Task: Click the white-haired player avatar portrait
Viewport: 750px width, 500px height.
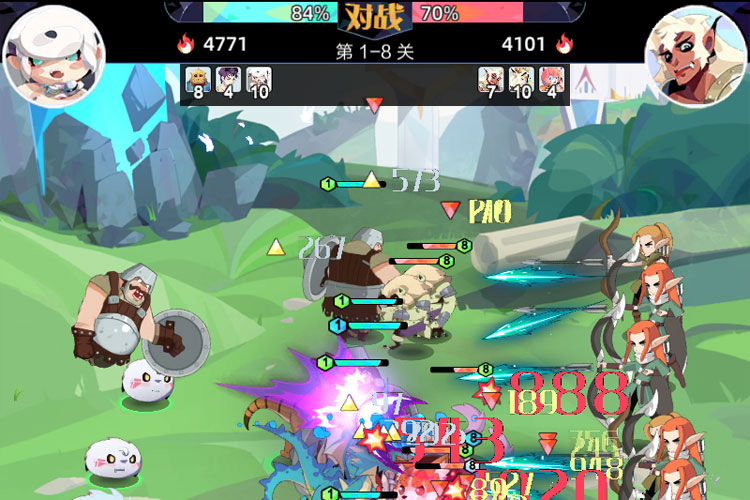Action: tap(41, 50)
